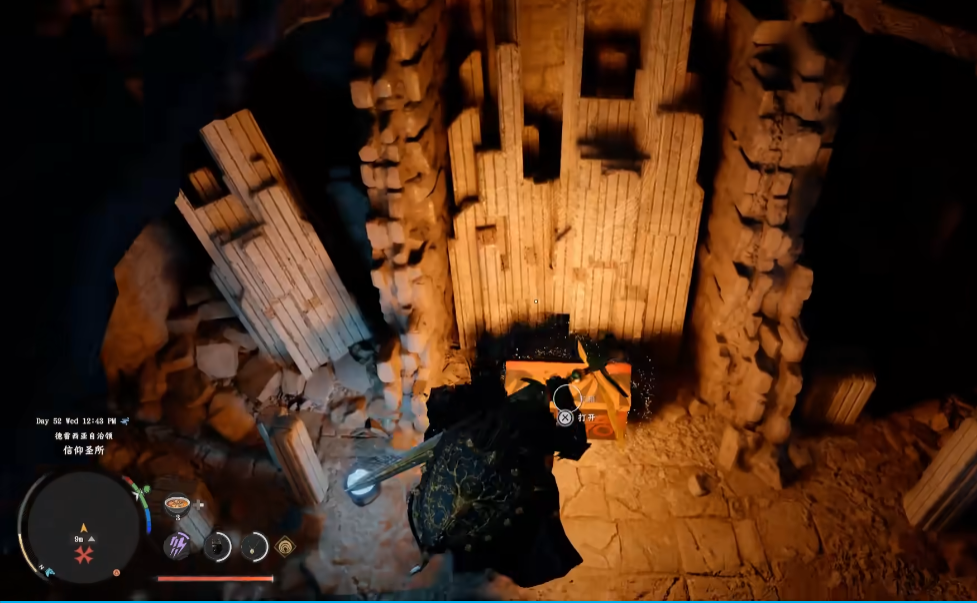Click the circular minimap
The width and height of the screenshot is (977, 603).
(x=82, y=527)
